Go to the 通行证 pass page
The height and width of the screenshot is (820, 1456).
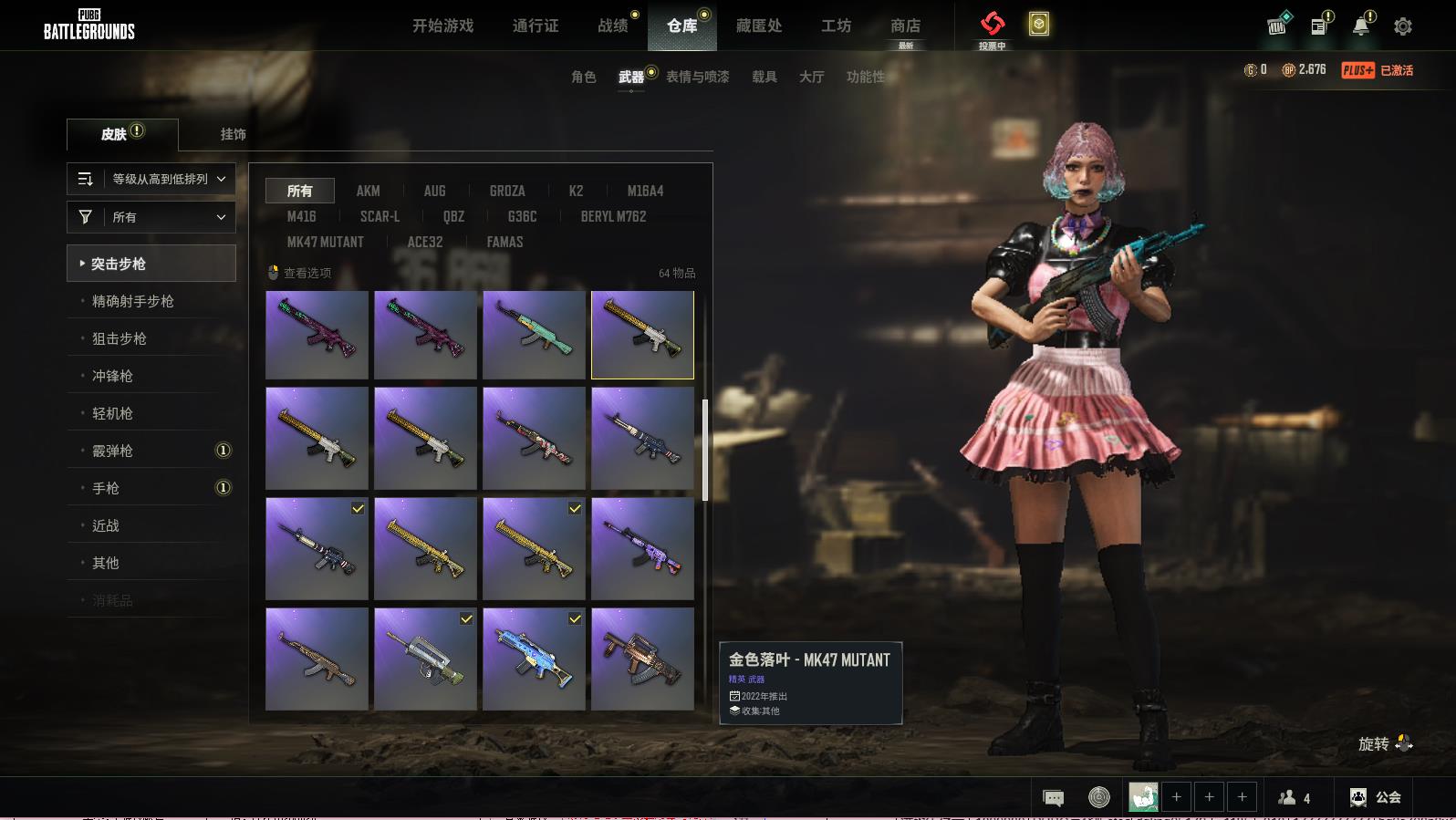[536, 26]
